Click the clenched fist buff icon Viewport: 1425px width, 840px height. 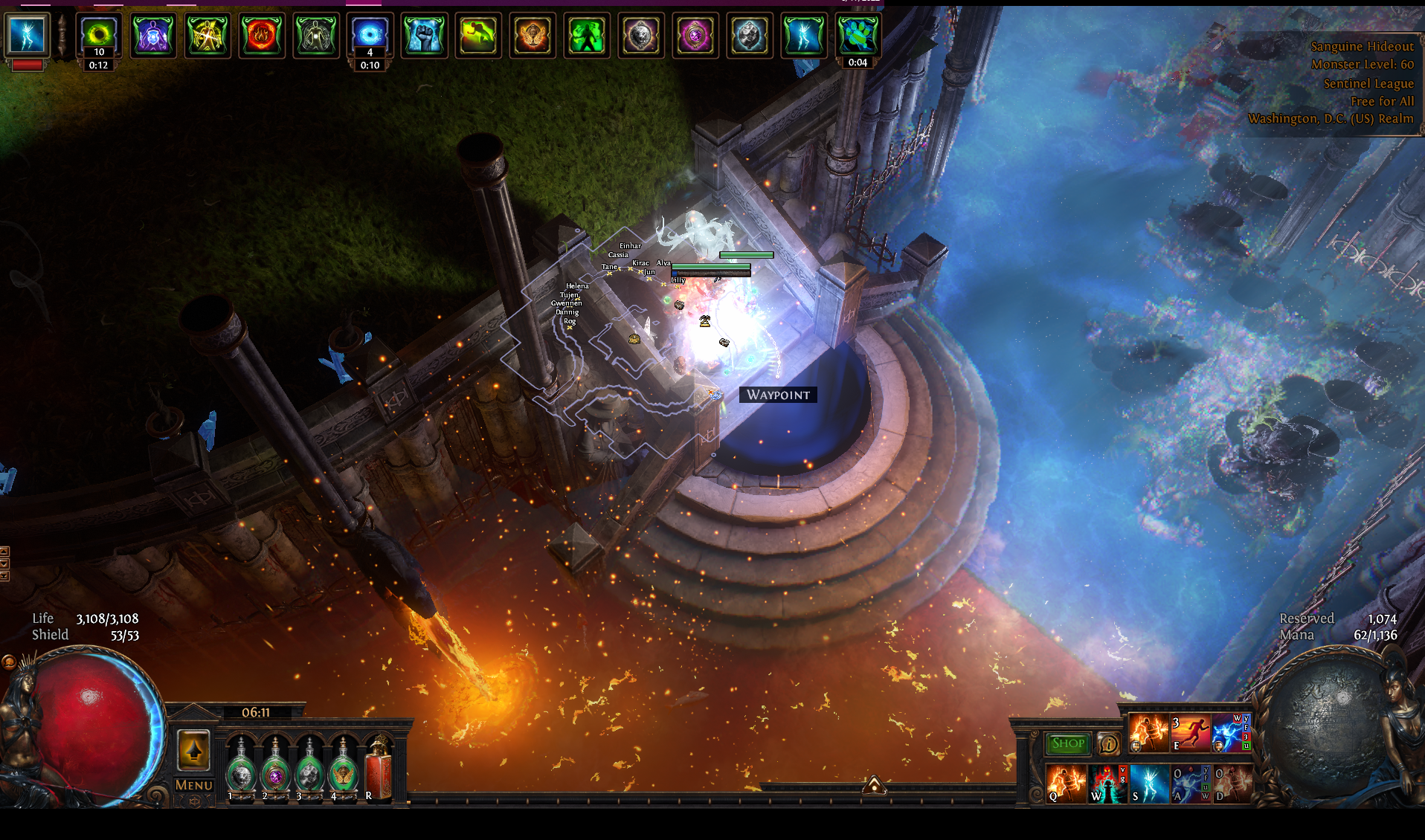coord(424,35)
